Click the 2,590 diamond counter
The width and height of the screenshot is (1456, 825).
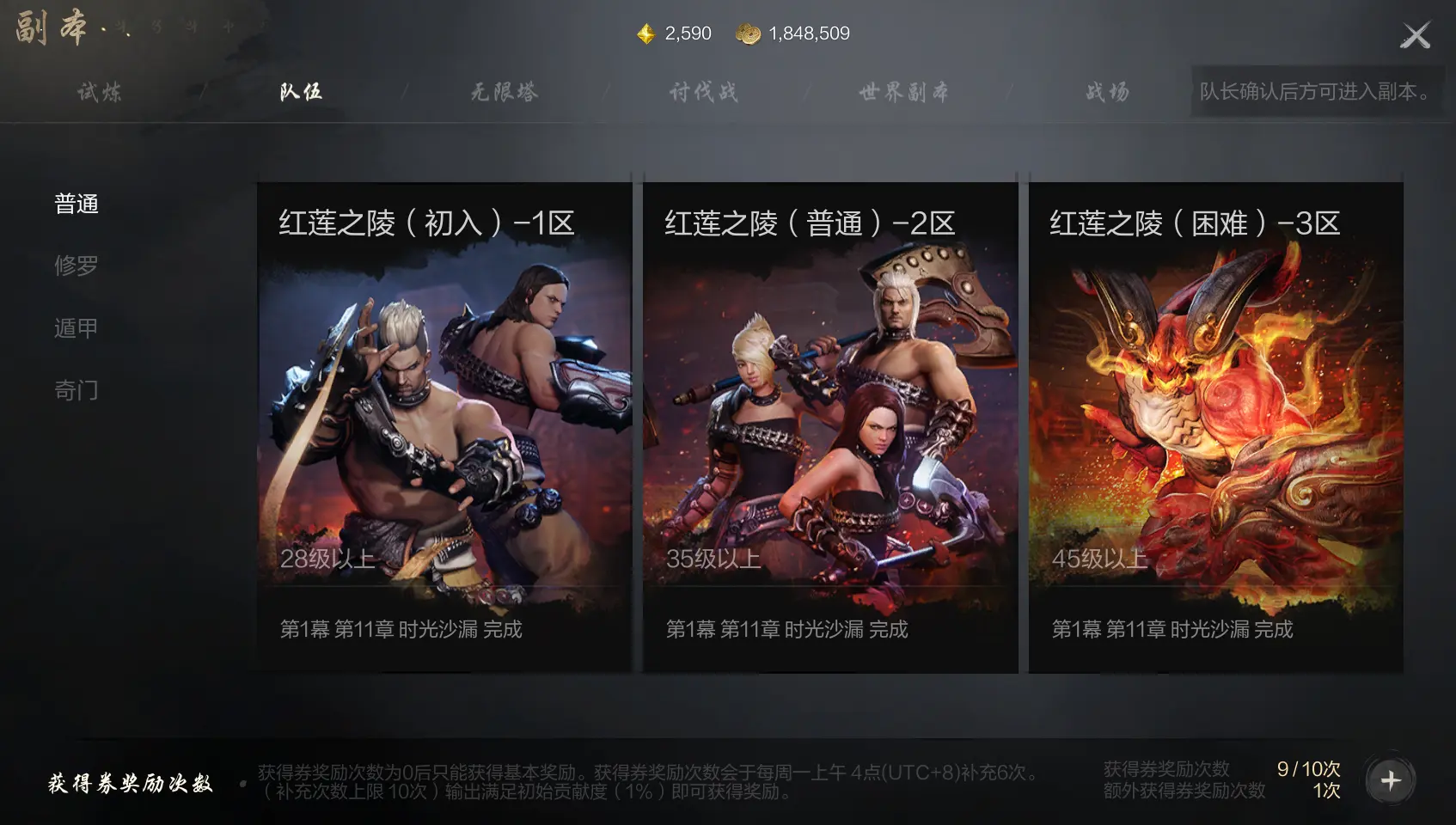[x=685, y=34]
